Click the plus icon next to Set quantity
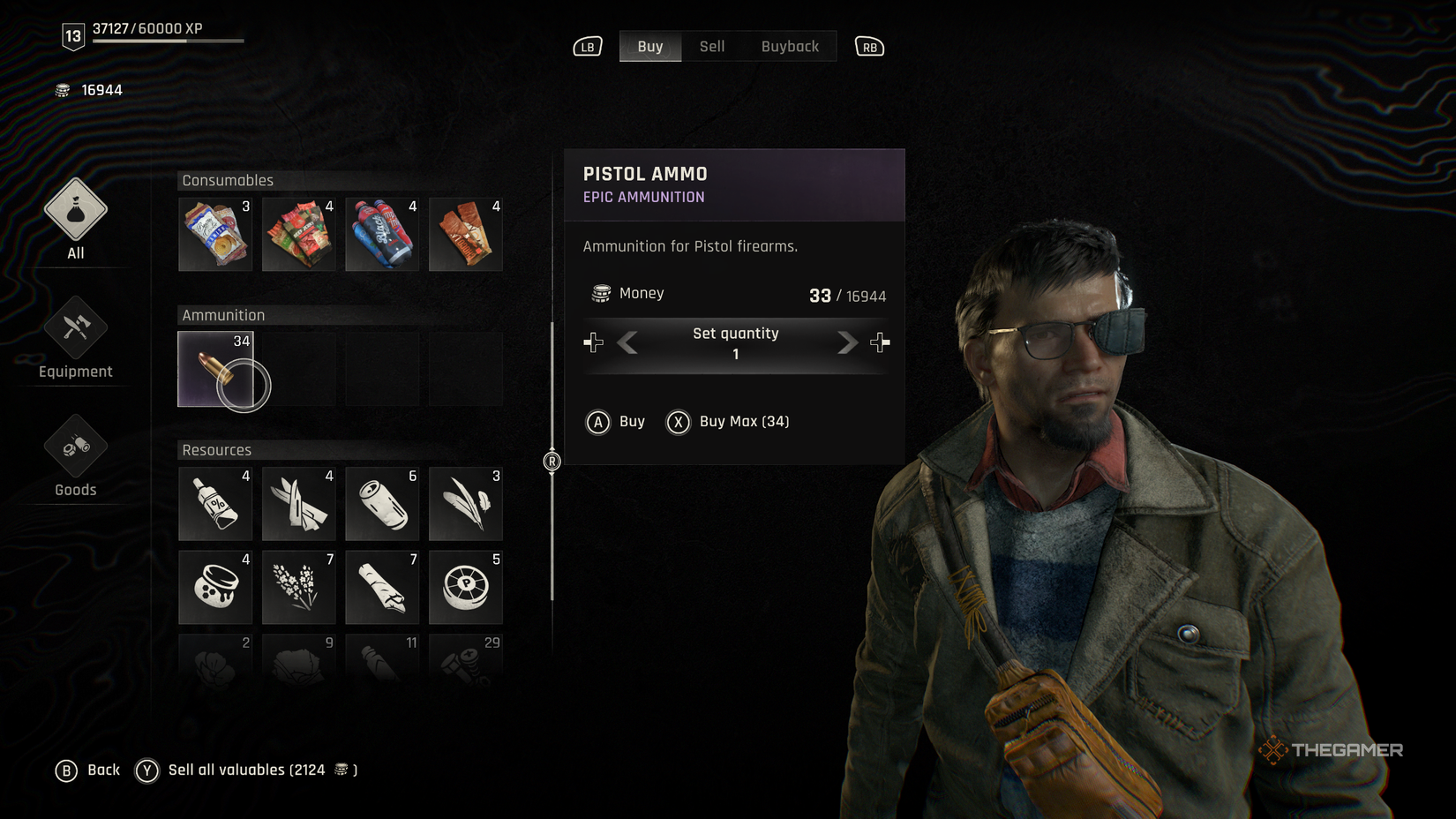The width and height of the screenshot is (1456, 819). point(879,342)
